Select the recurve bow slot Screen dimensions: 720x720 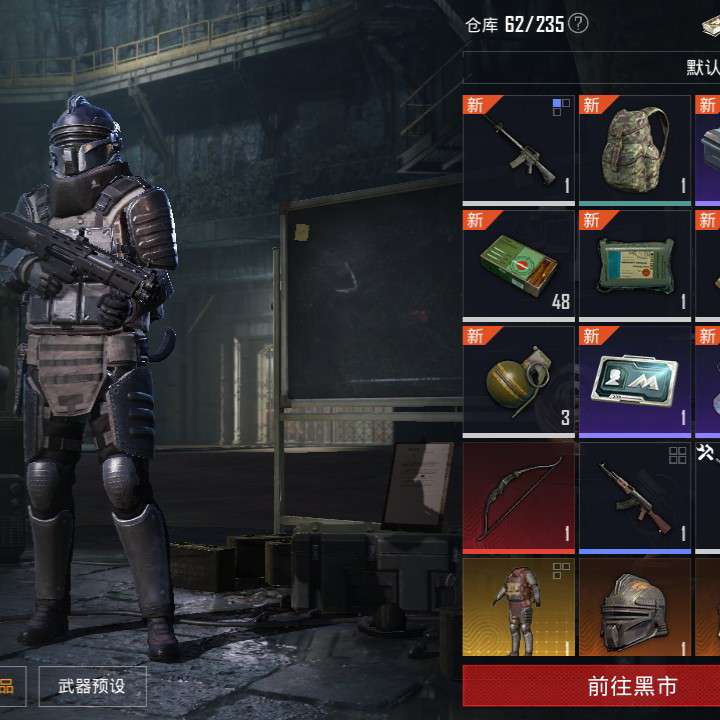point(519,497)
